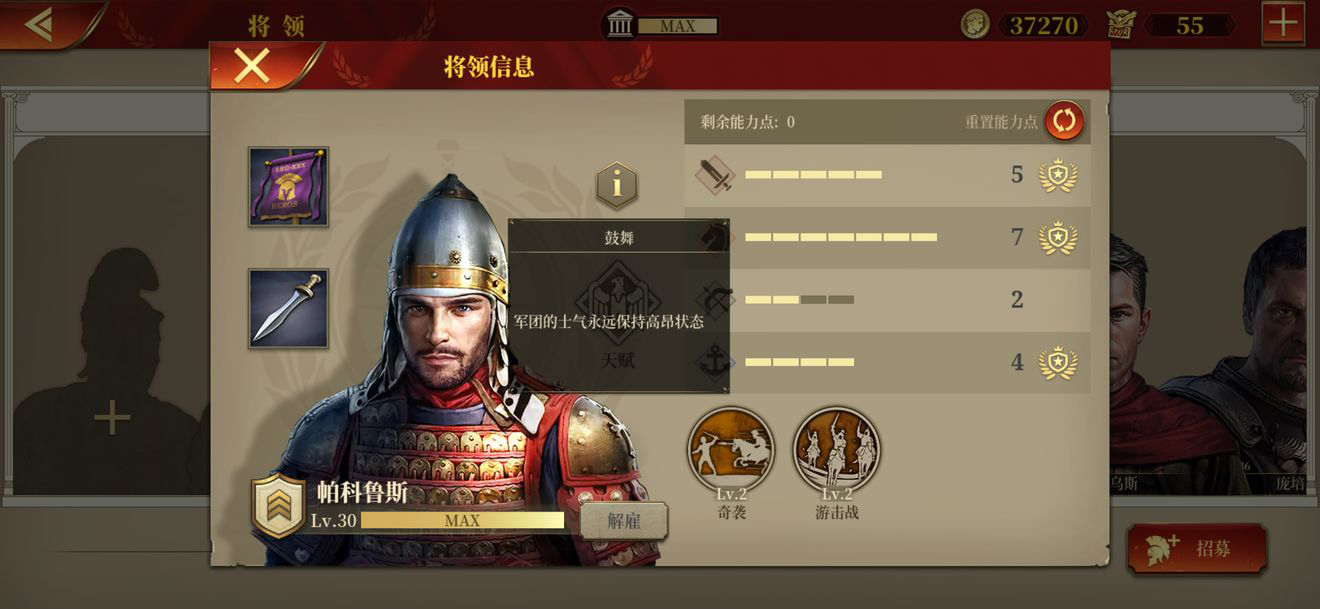Click the empty general slot plus sign
Image resolution: width=1320 pixels, height=609 pixels.
pyautogui.click(x=112, y=417)
